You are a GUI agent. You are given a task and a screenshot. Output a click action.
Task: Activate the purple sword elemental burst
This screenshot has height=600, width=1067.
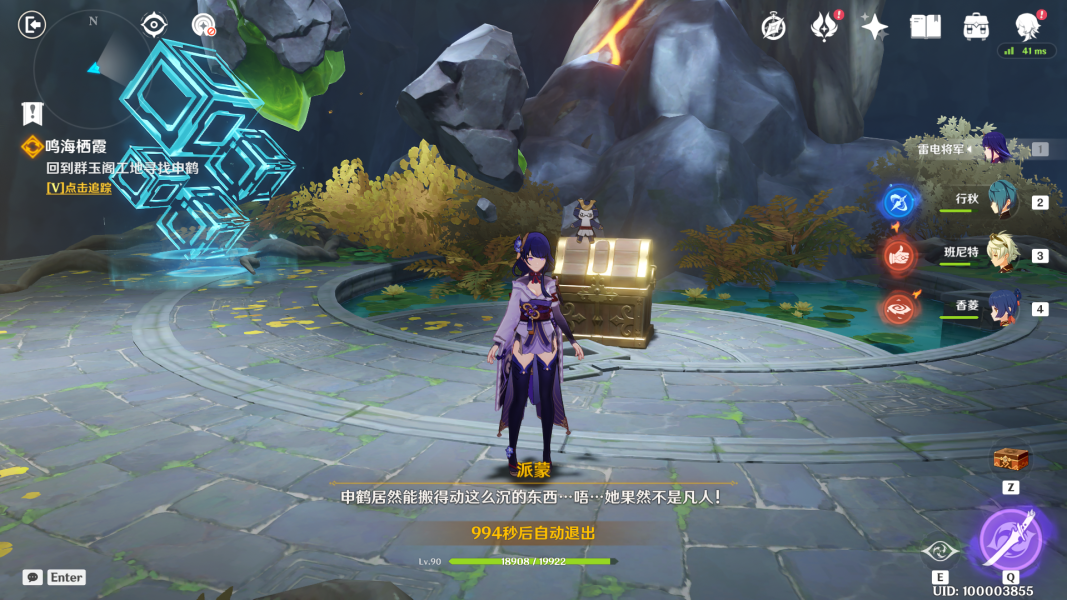coord(1010,537)
